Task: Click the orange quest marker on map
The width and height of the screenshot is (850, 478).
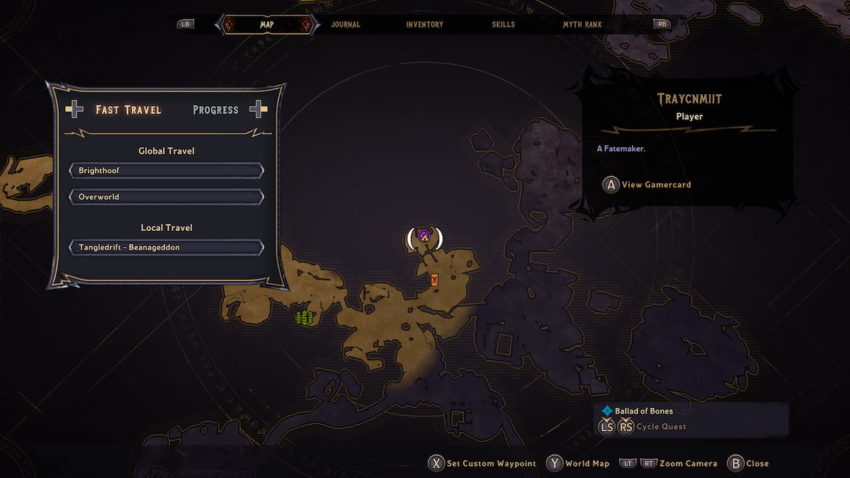Action: pyautogui.click(x=434, y=281)
